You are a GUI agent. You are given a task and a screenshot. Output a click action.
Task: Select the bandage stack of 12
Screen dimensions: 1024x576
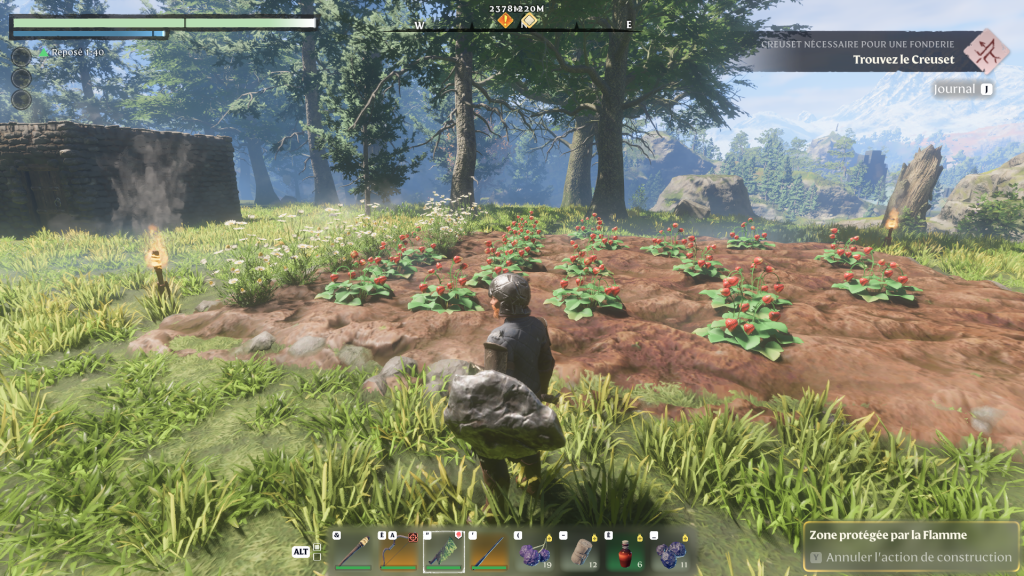click(582, 550)
